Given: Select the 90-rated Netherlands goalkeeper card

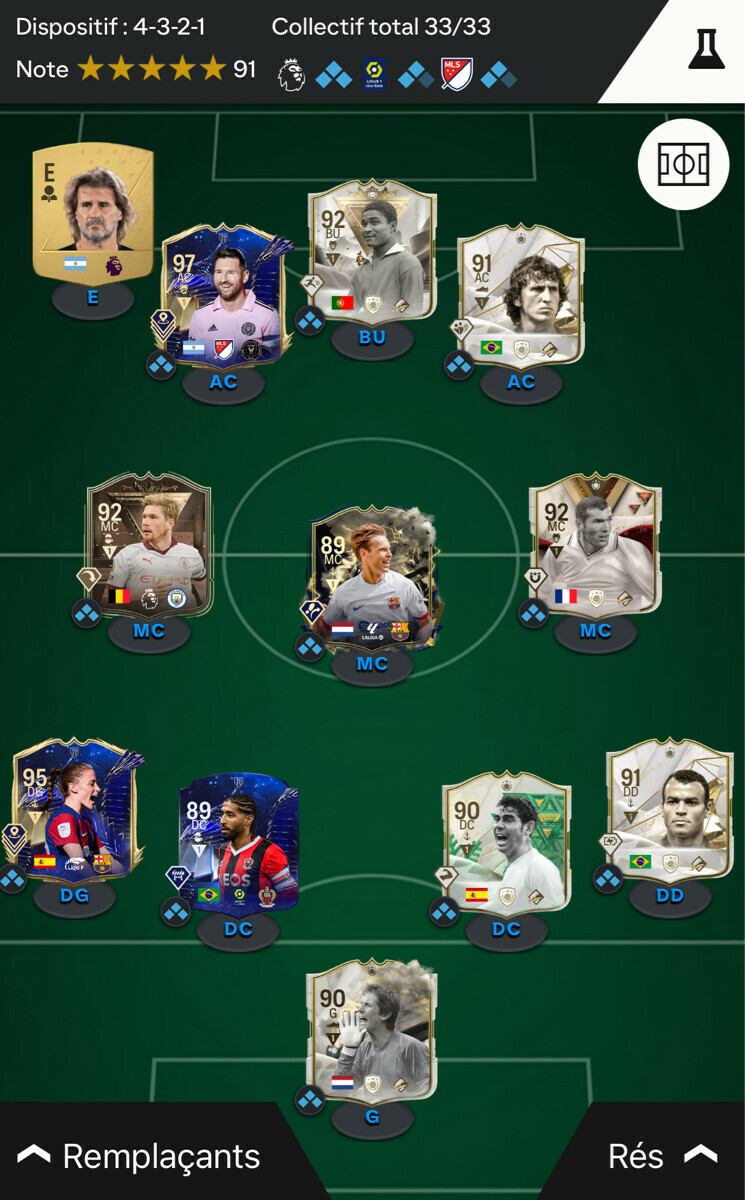Looking at the screenshot, I should (372, 1030).
